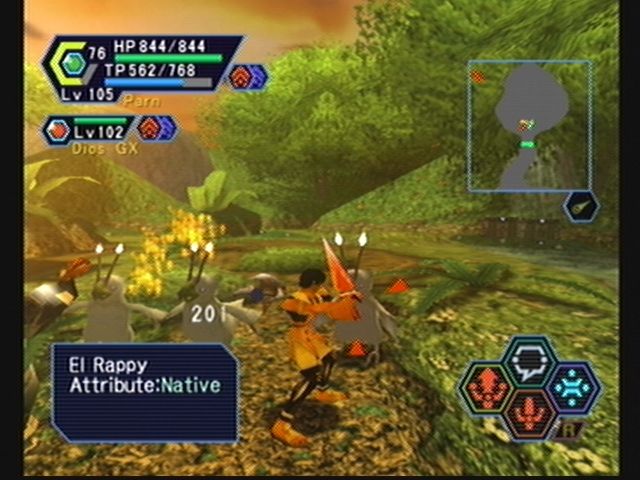Viewport: 640px width, 480px height.
Task: Click the buff status icon beside Parn's HP
Action: (247, 76)
